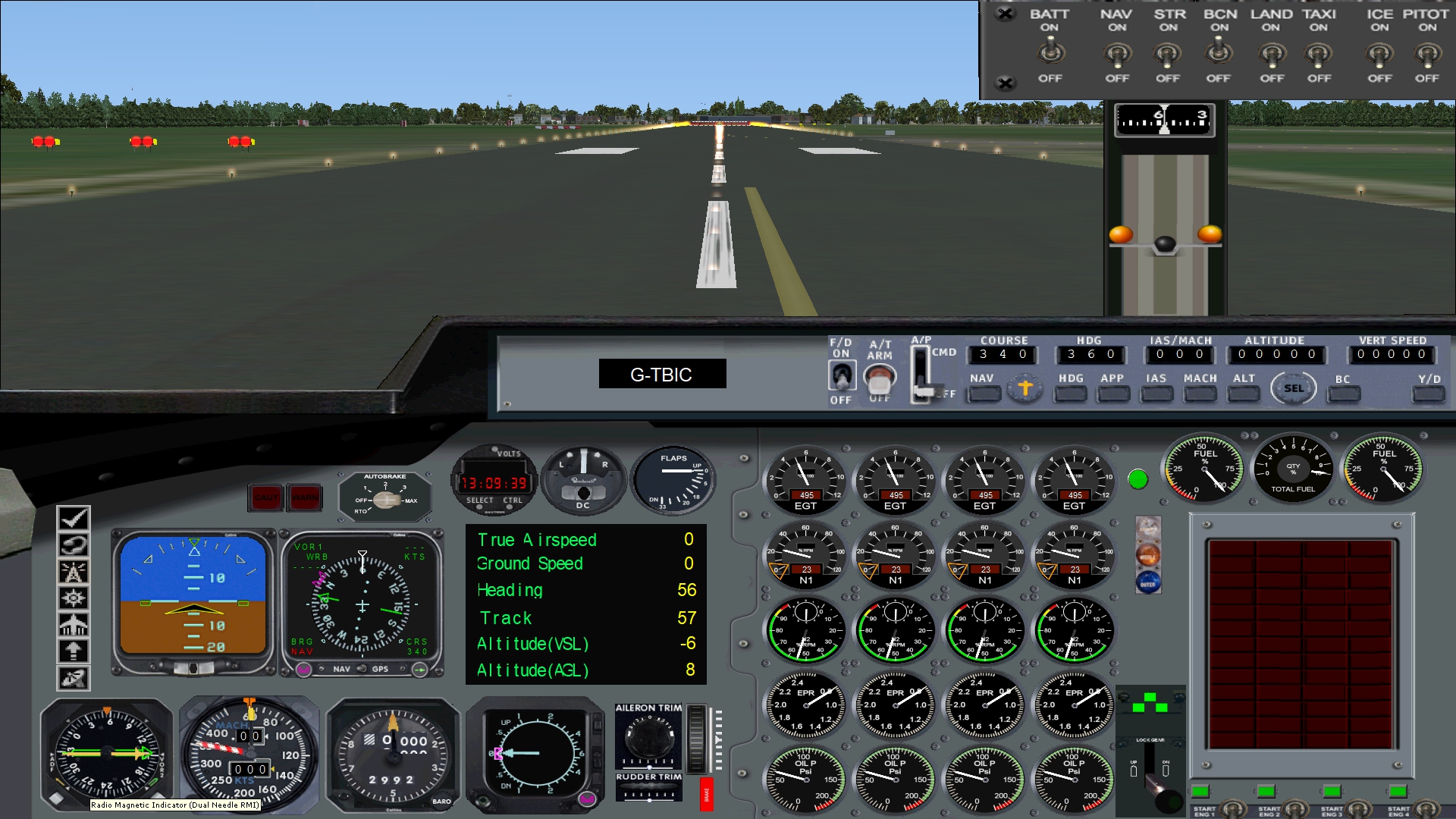Flip the NAV lights switch
1456x819 pixels.
coord(1117,55)
